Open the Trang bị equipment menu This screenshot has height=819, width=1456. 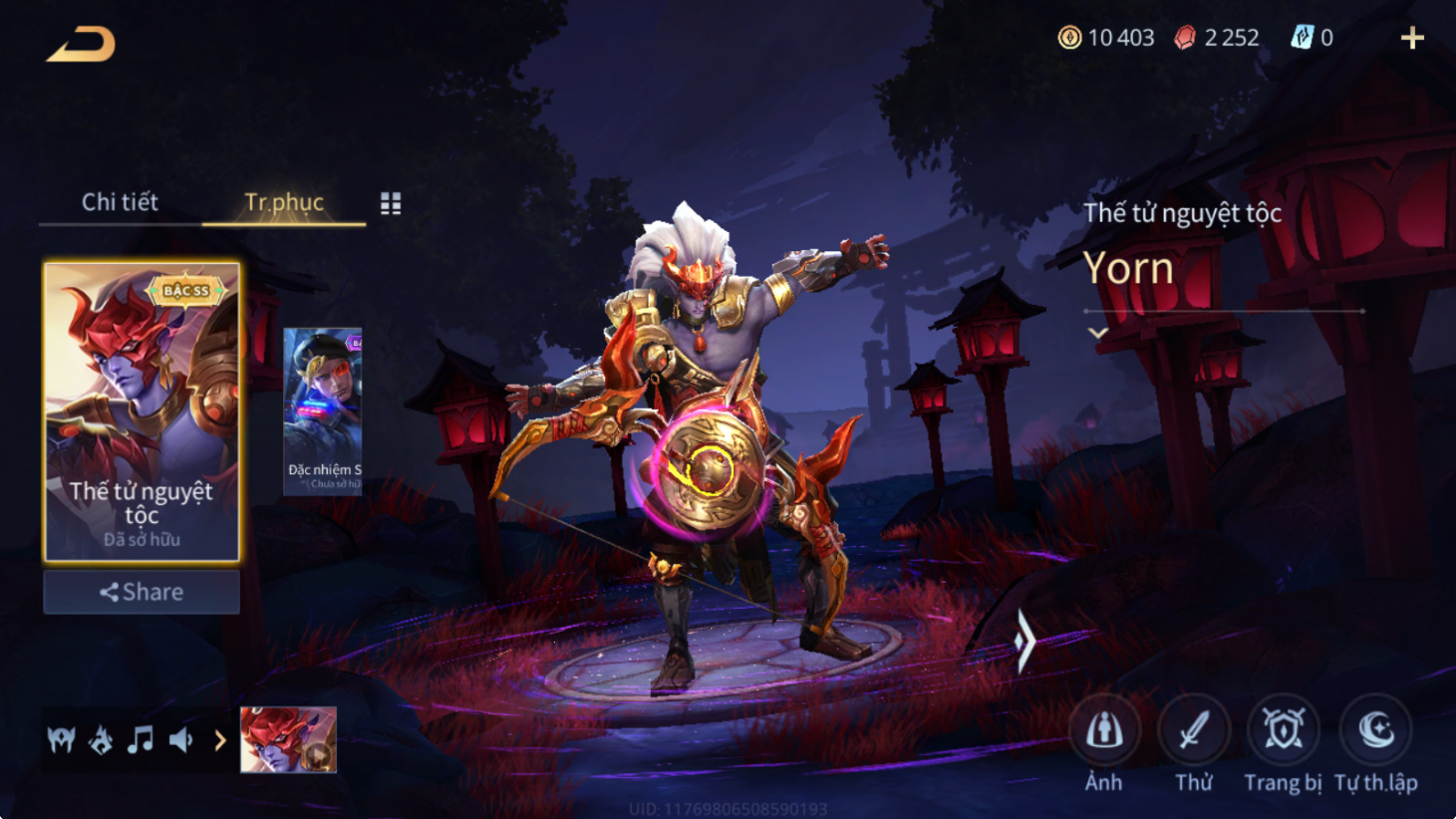pyautogui.click(x=1283, y=743)
